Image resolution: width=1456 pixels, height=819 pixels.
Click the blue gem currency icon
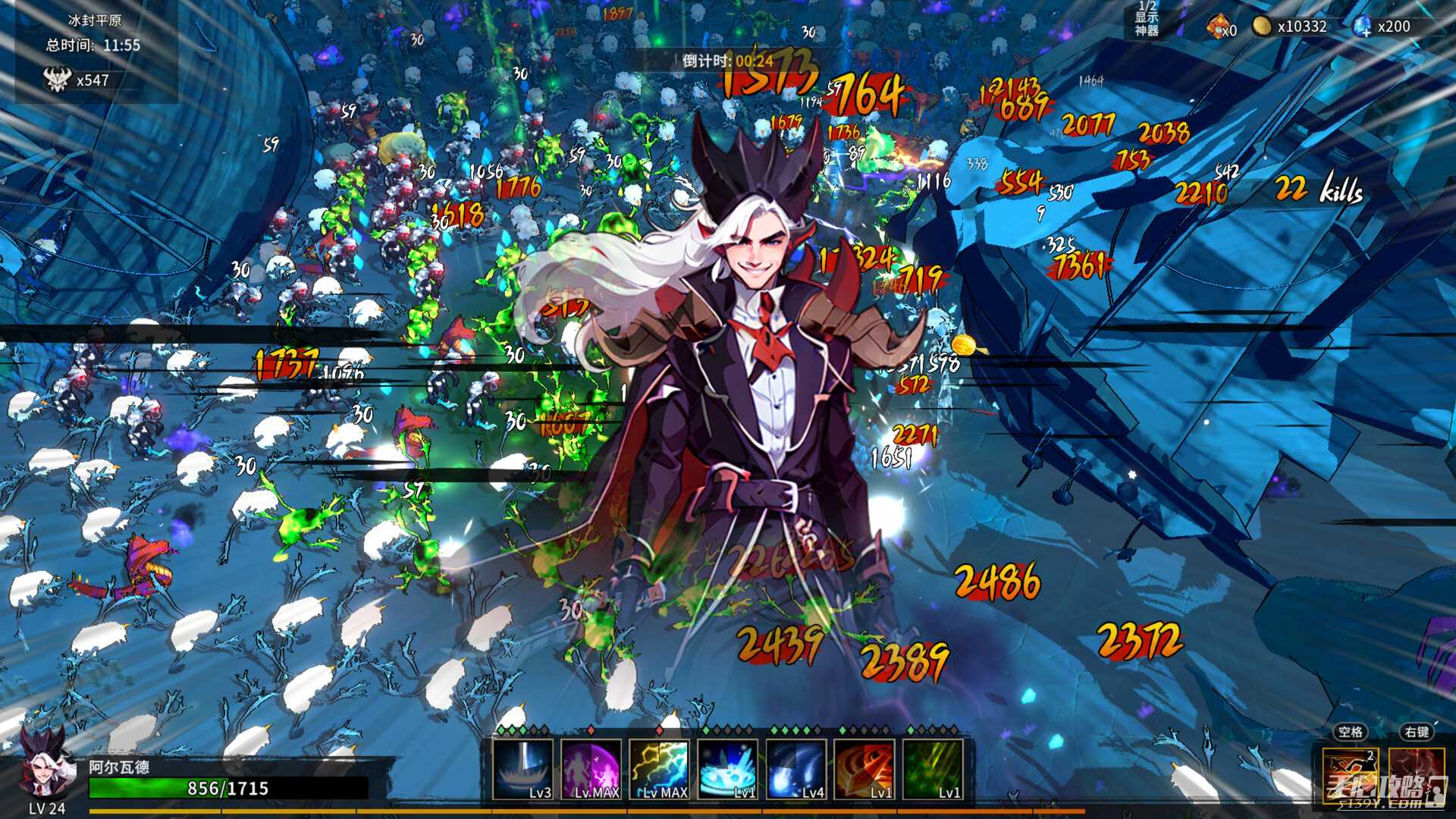click(1362, 27)
